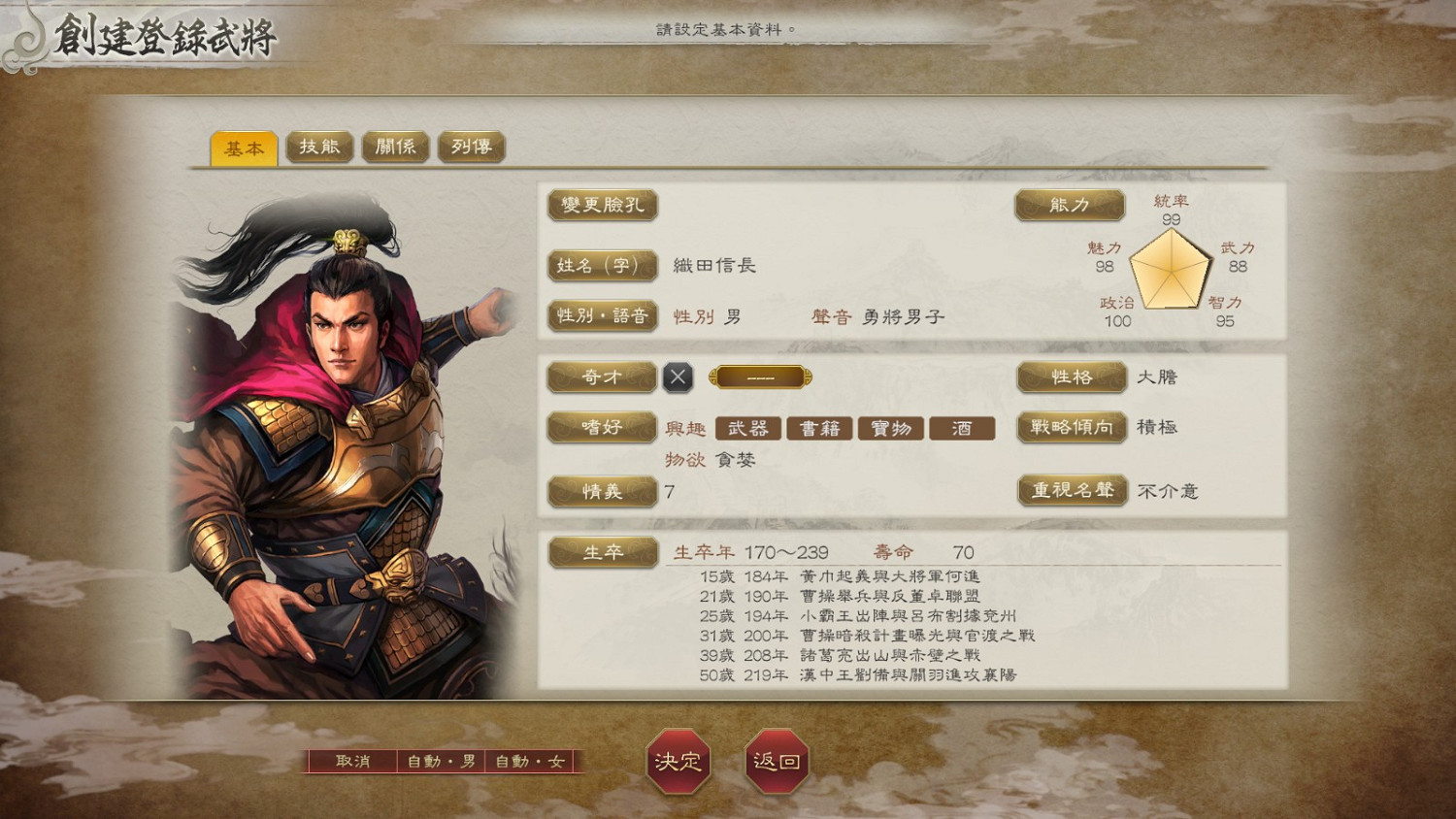The height and width of the screenshot is (819, 1456).
Task: Open the 生卒 (birth/death year) setting
Action: tap(602, 551)
